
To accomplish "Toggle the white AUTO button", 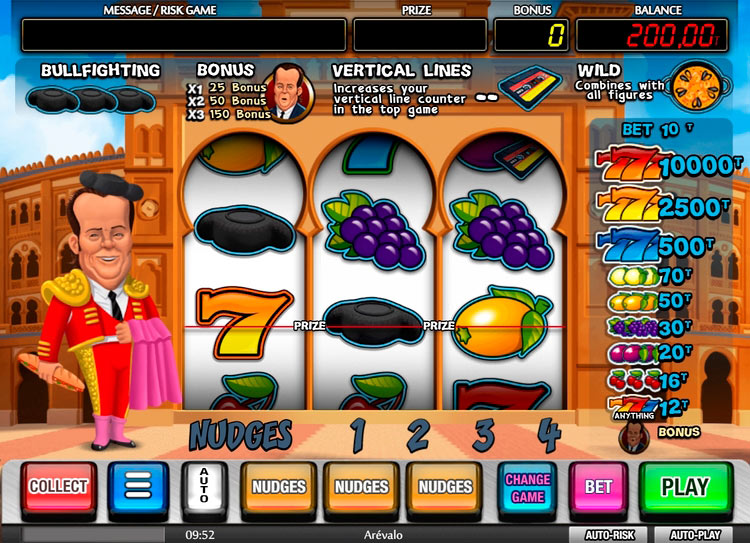I will 204,487.
